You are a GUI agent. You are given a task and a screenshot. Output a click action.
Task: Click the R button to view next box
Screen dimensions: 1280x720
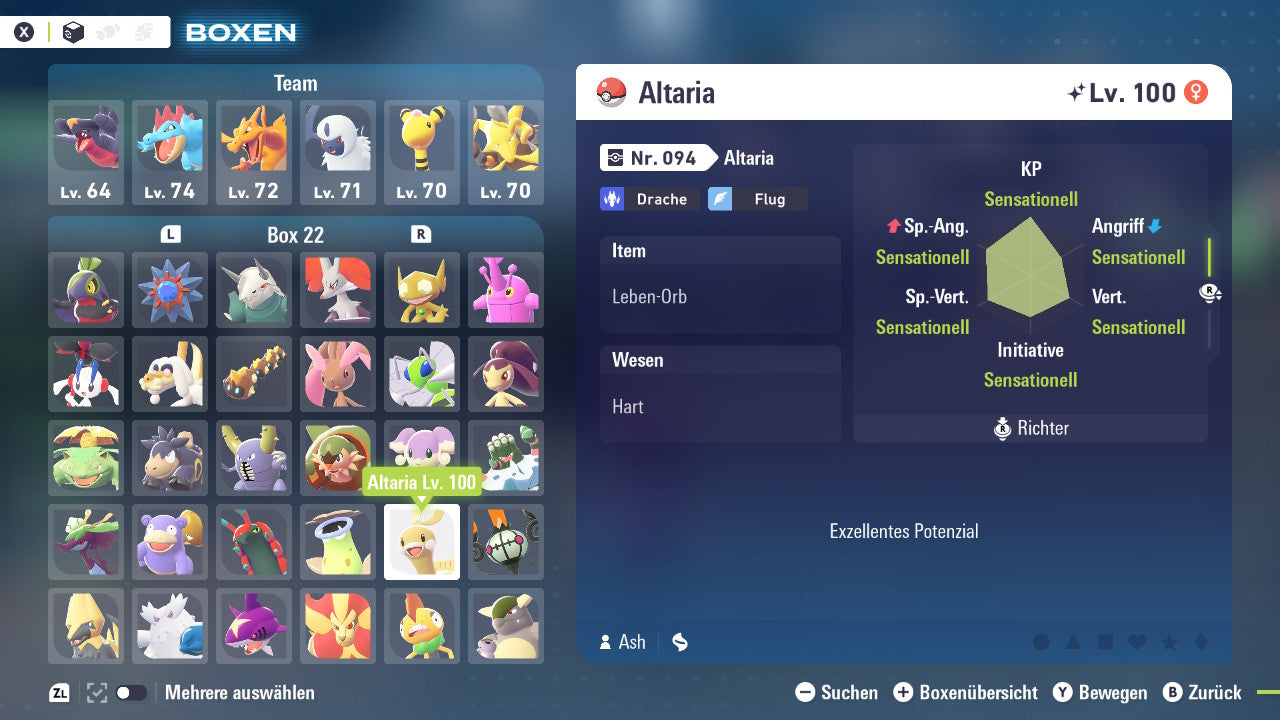[420, 234]
